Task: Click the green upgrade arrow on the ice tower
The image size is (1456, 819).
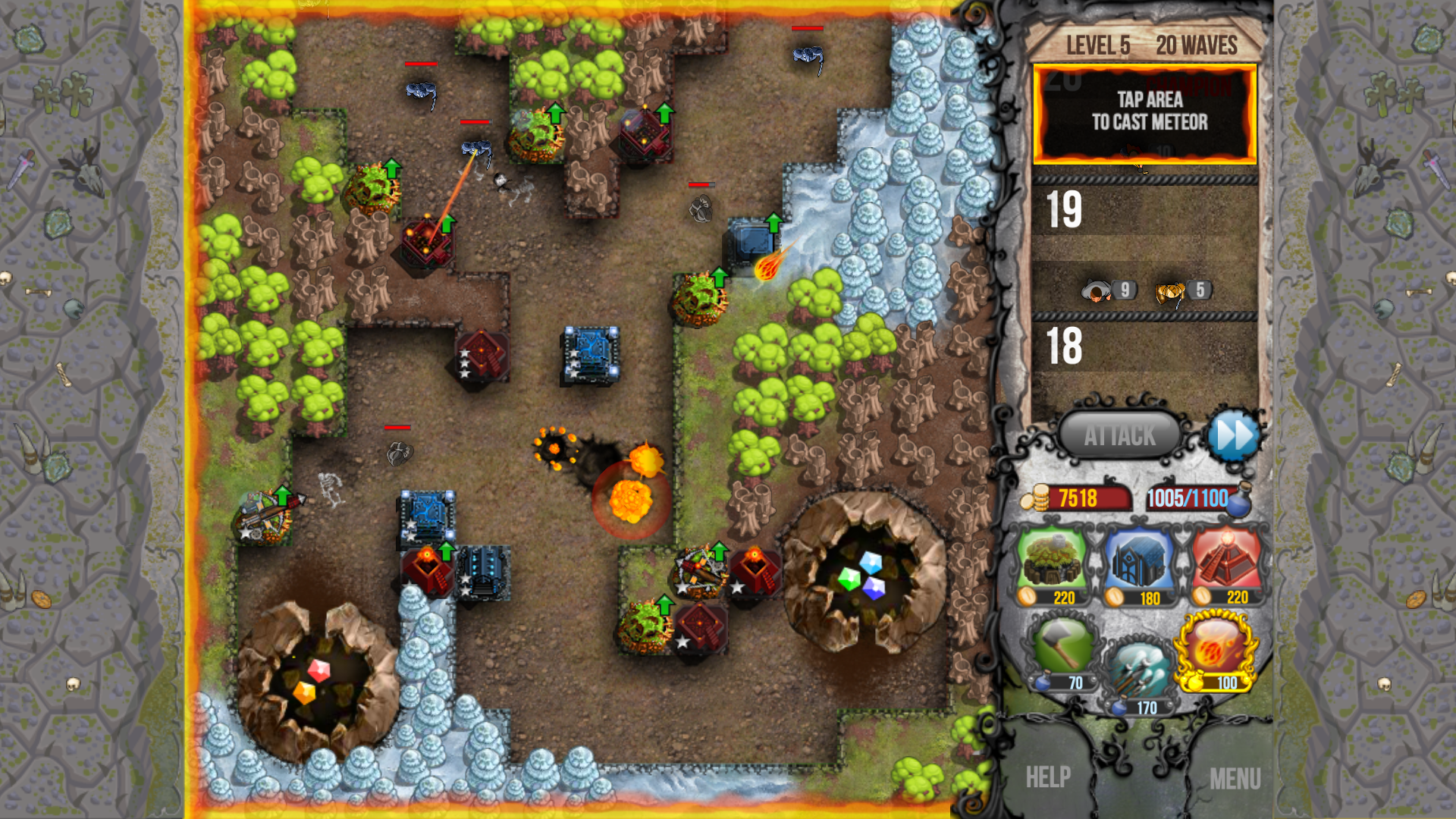Action: (773, 222)
